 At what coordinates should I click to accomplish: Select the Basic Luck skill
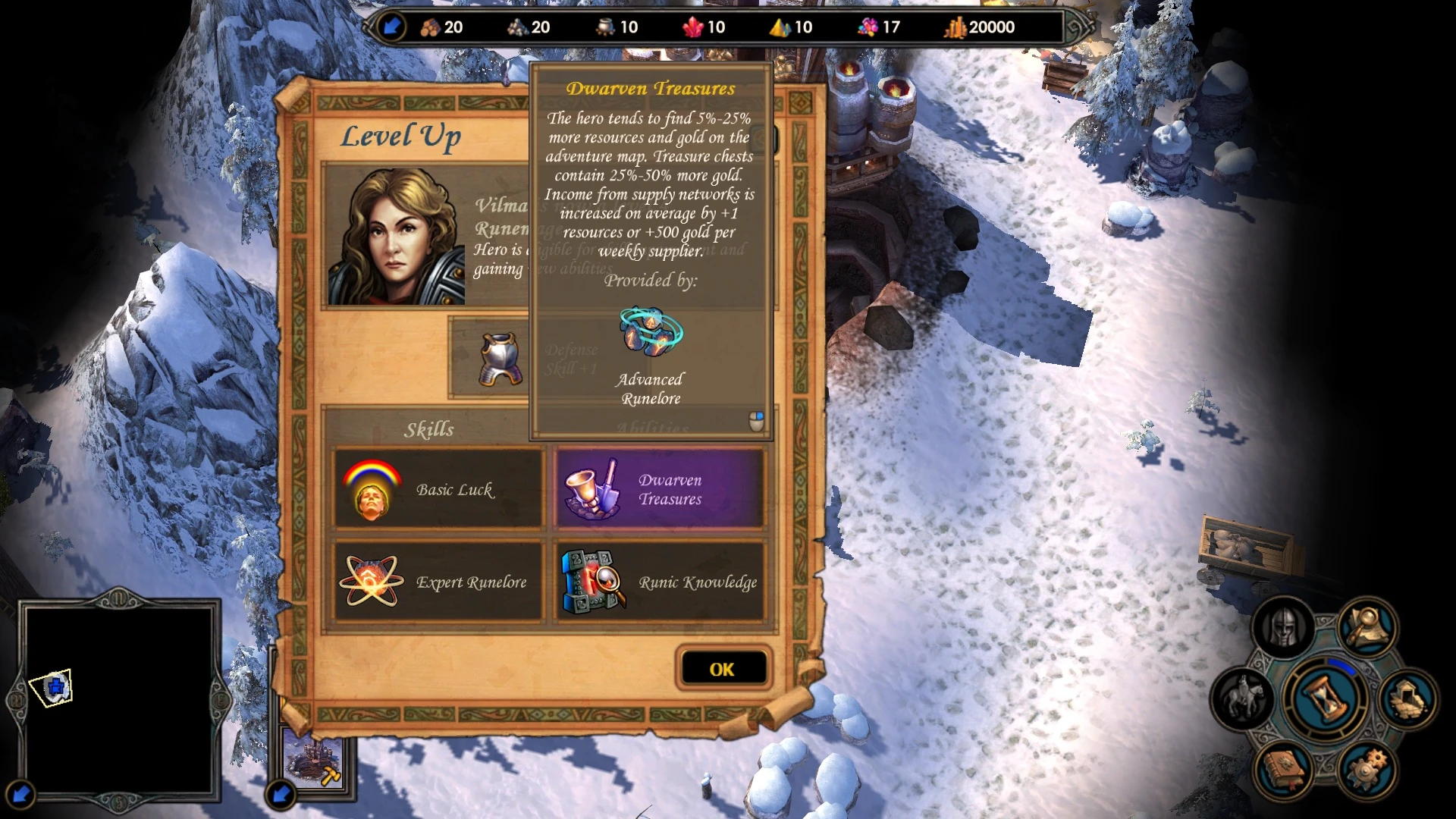438,489
